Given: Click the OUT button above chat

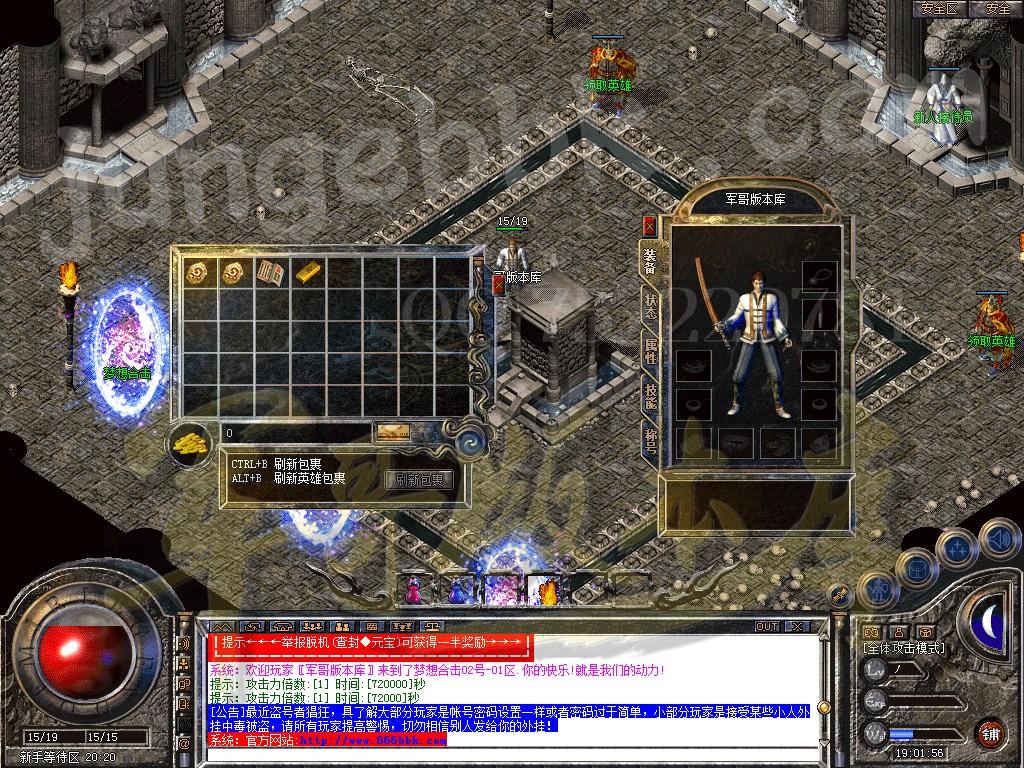Looking at the screenshot, I should tap(767, 626).
